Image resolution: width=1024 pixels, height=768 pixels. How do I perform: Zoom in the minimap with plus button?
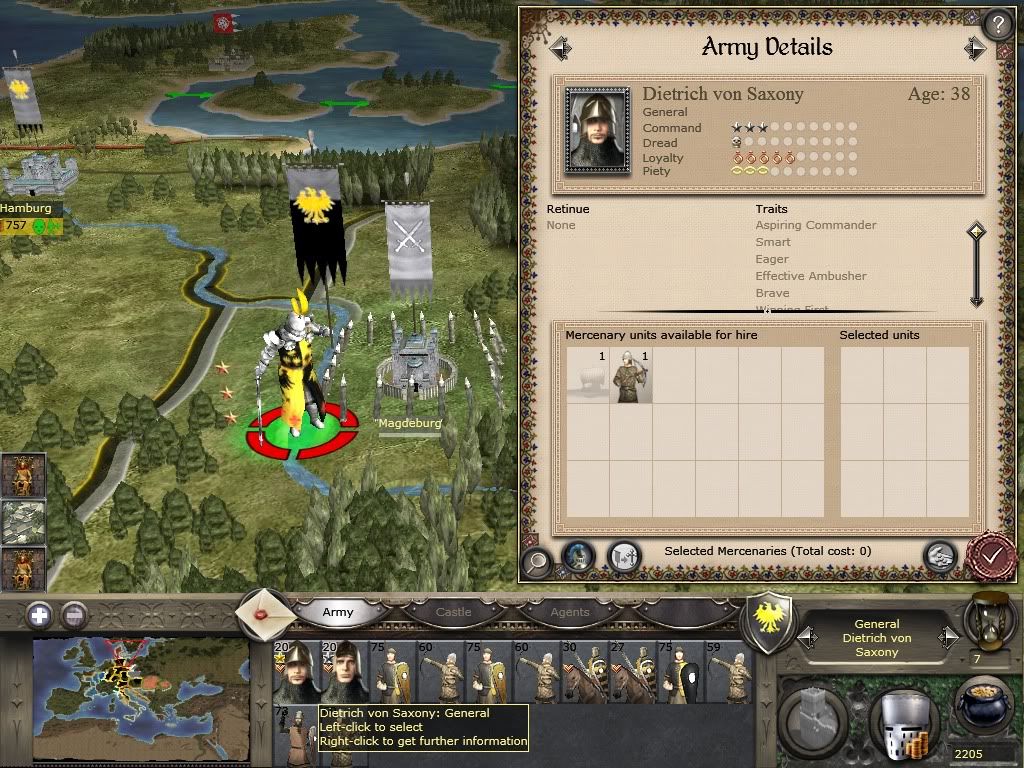(x=39, y=615)
